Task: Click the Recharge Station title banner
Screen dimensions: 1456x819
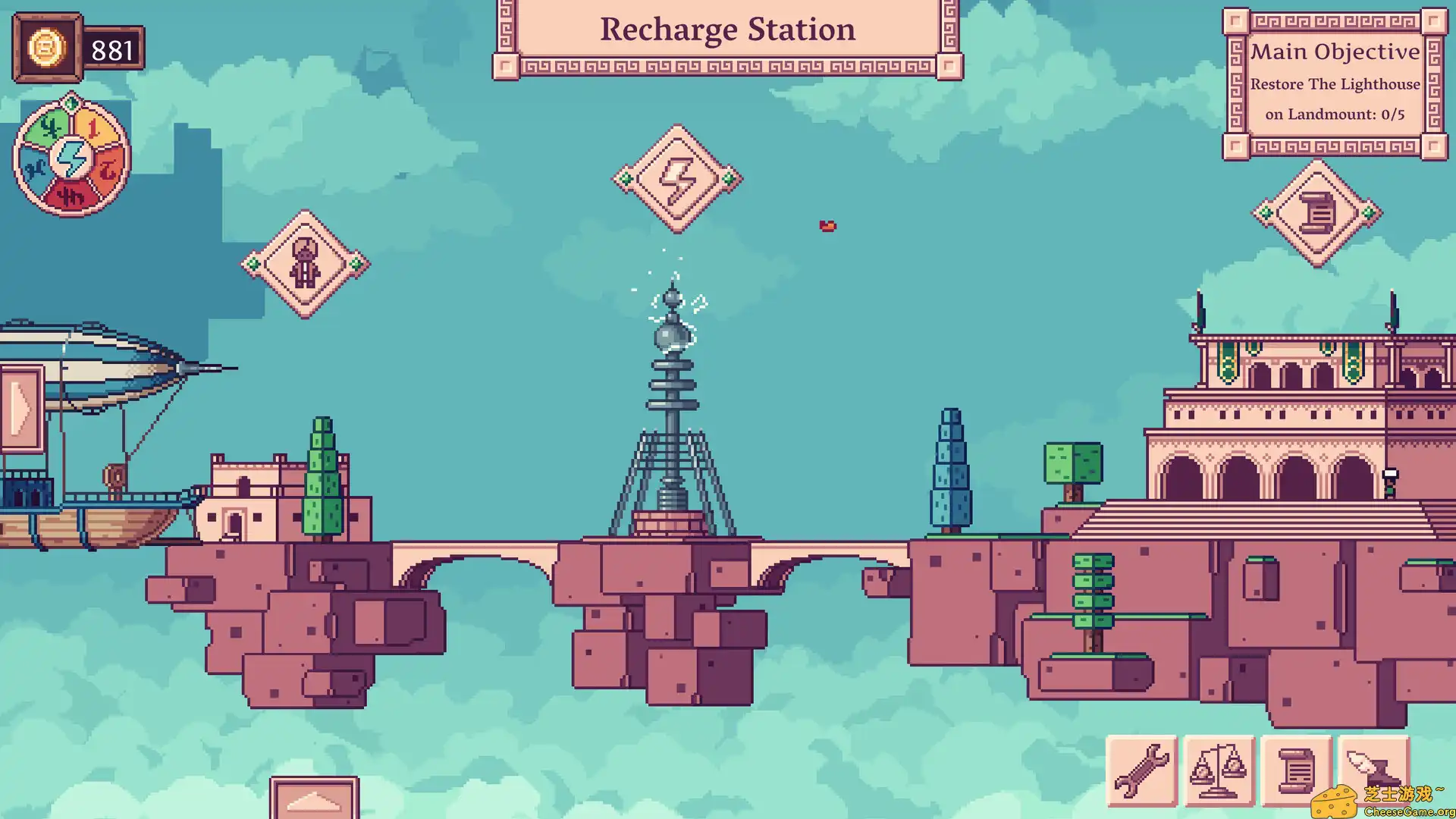Action: [x=727, y=30]
